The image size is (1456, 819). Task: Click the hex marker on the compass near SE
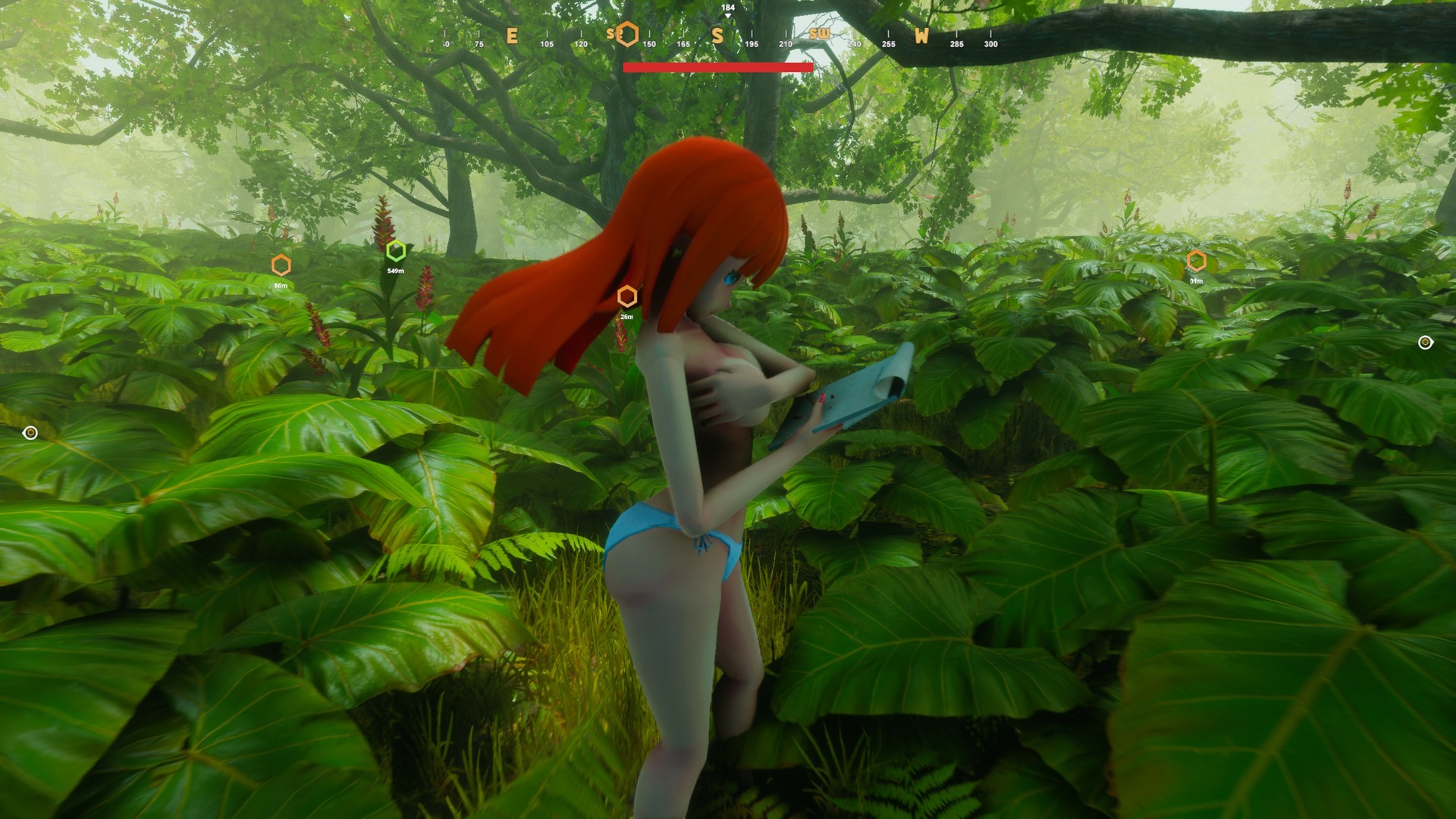(x=626, y=33)
